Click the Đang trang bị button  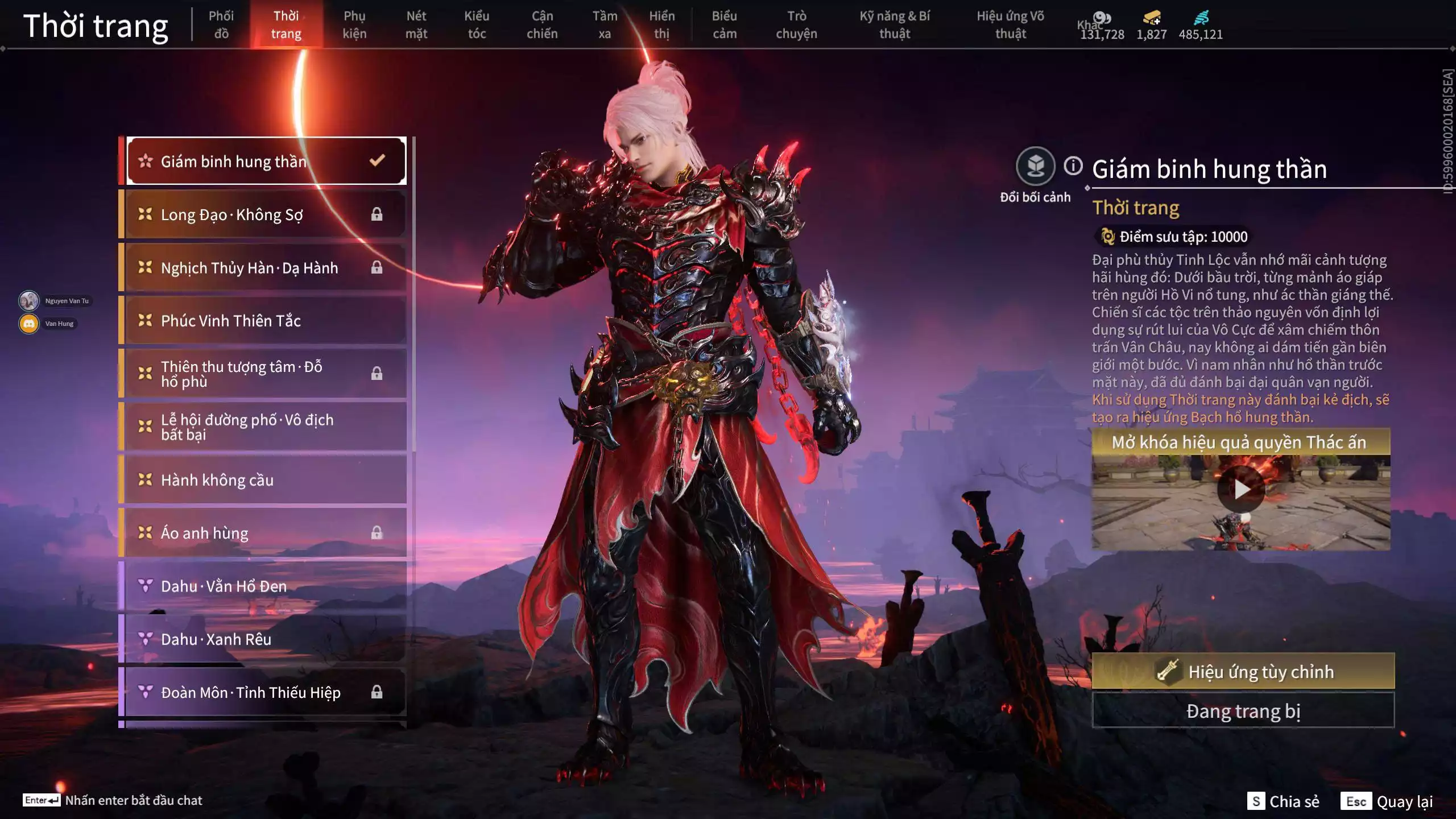pyautogui.click(x=1243, y=711)
